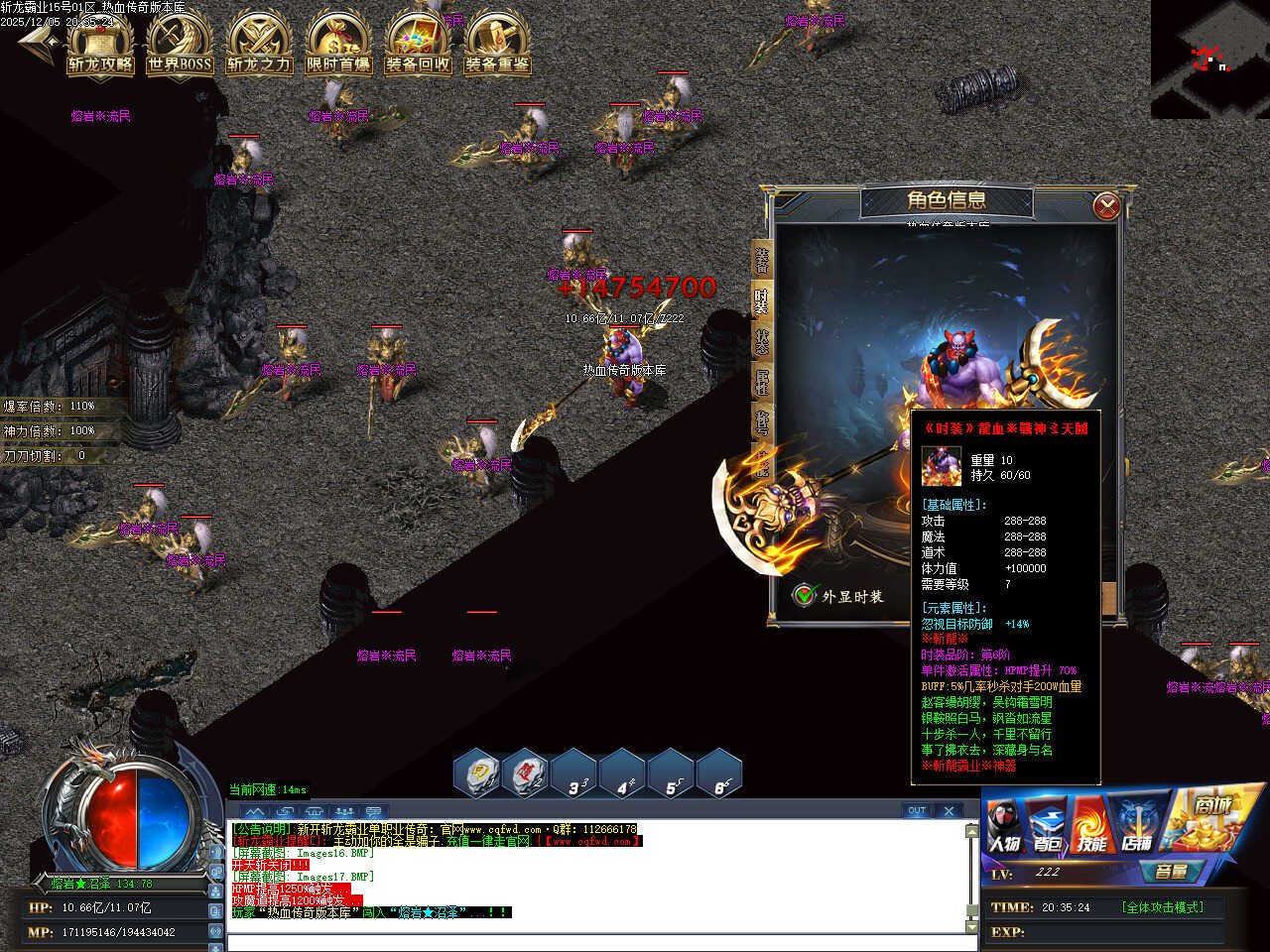Click the 音量 volume button
This screenshot has width=1270, height=952.
pos(1172,872)
